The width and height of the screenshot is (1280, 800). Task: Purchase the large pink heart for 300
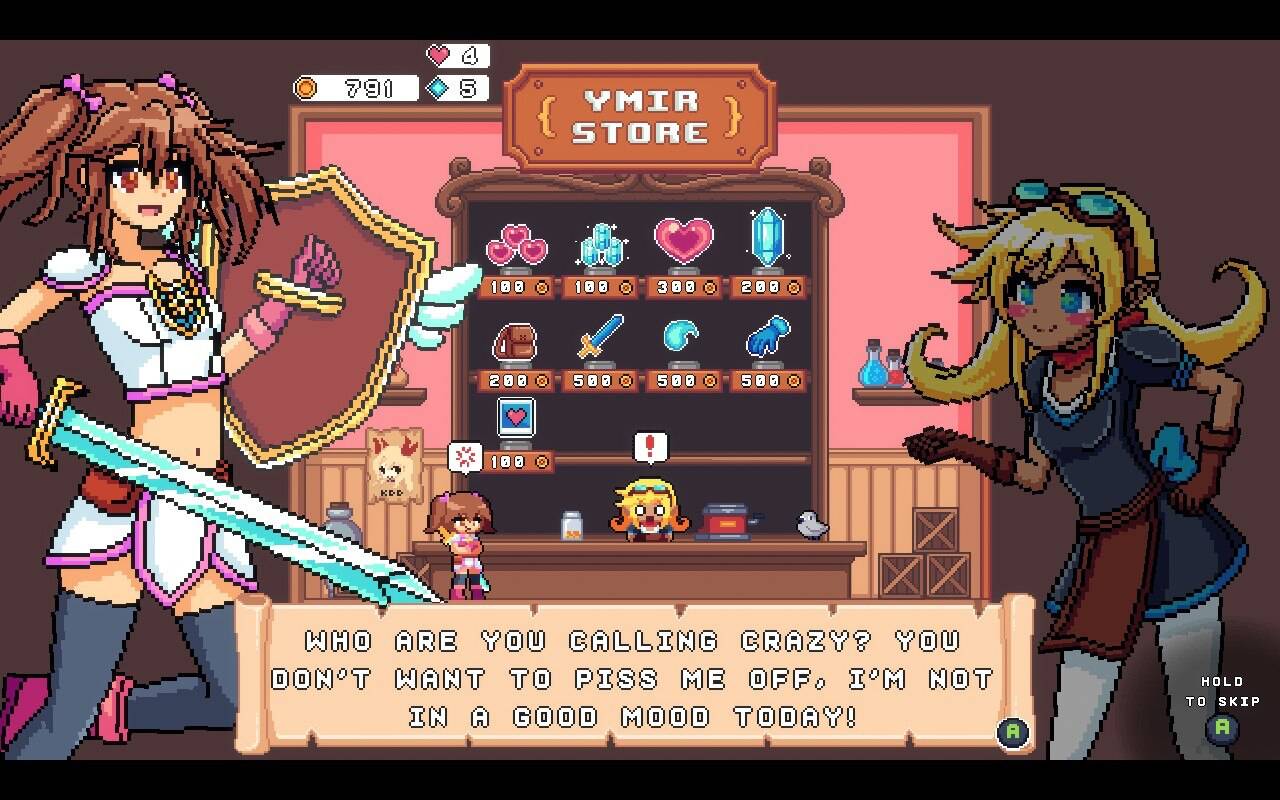[x=684, y=242]
